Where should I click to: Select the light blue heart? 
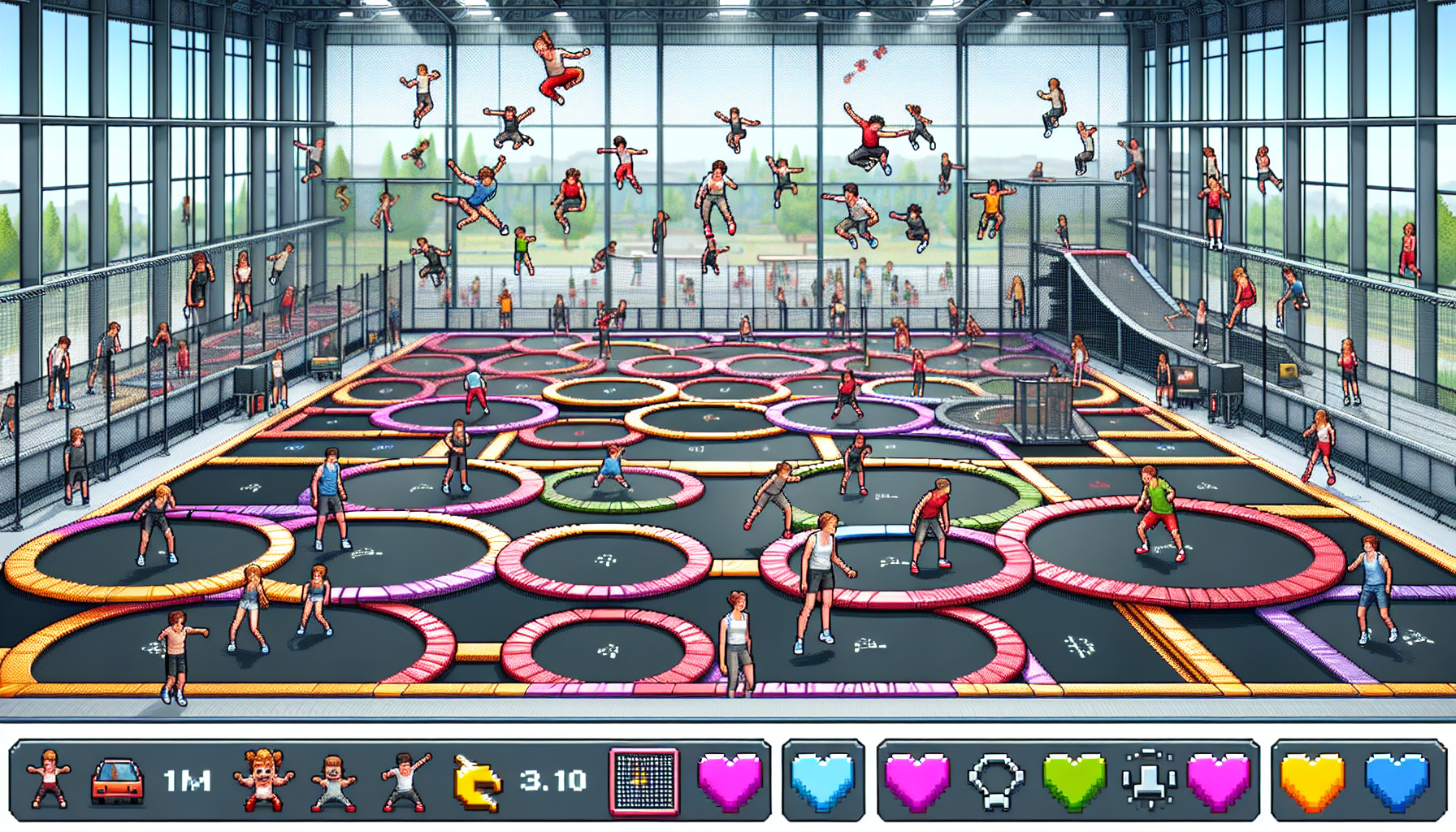coord(822,782)
